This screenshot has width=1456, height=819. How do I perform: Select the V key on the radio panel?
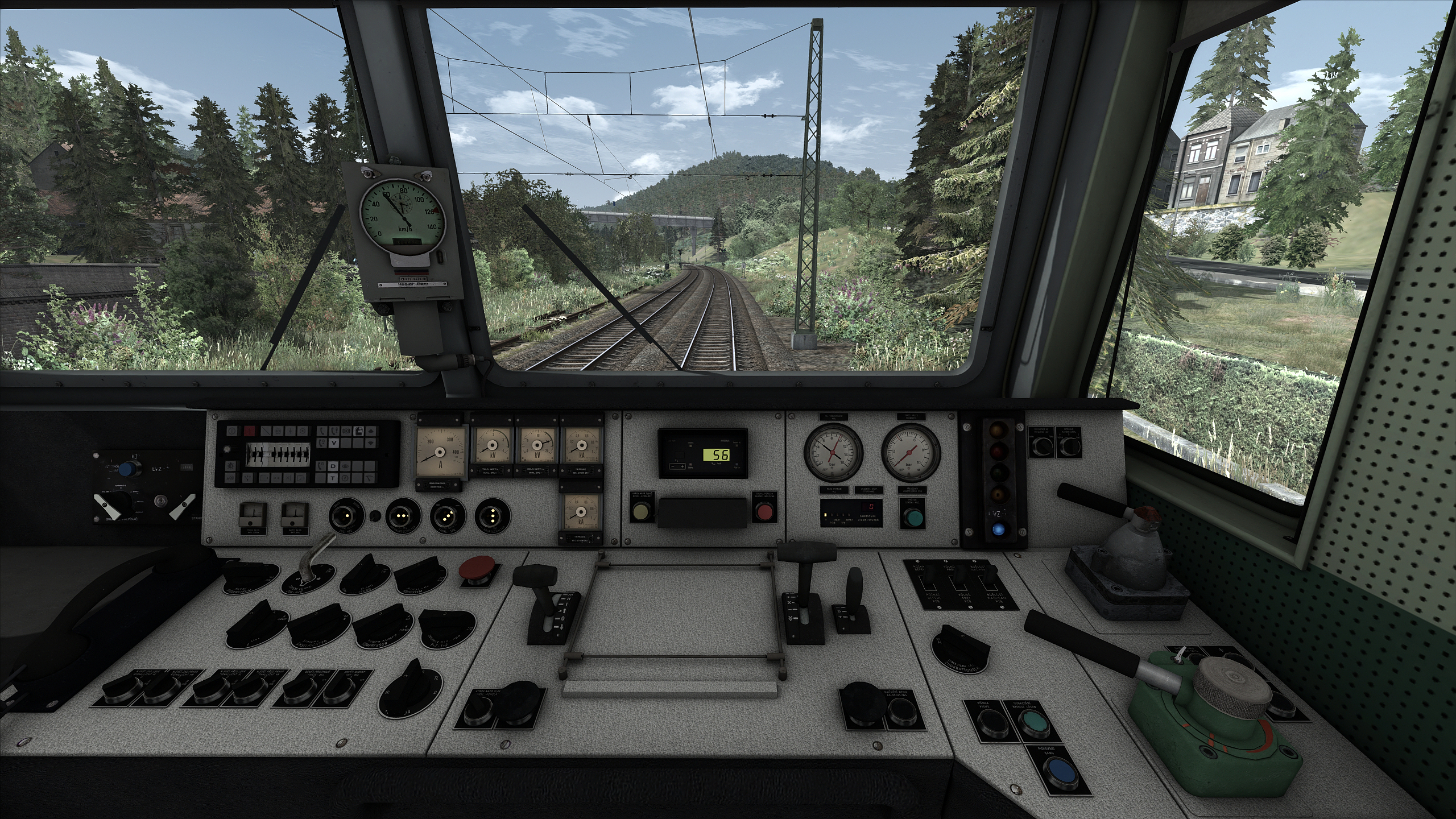point(334,443)
